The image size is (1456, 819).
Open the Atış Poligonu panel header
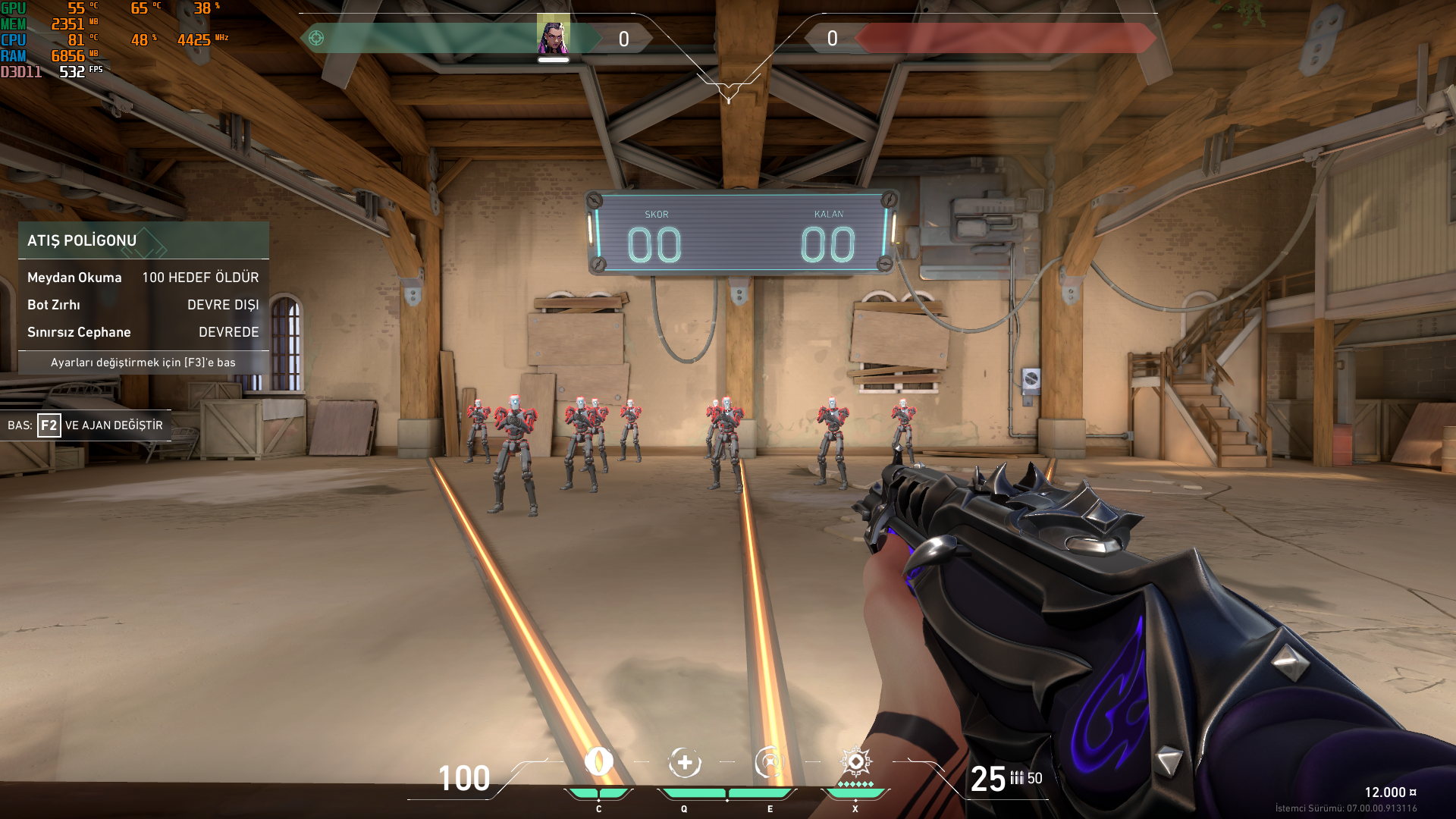tap(143, 240)
